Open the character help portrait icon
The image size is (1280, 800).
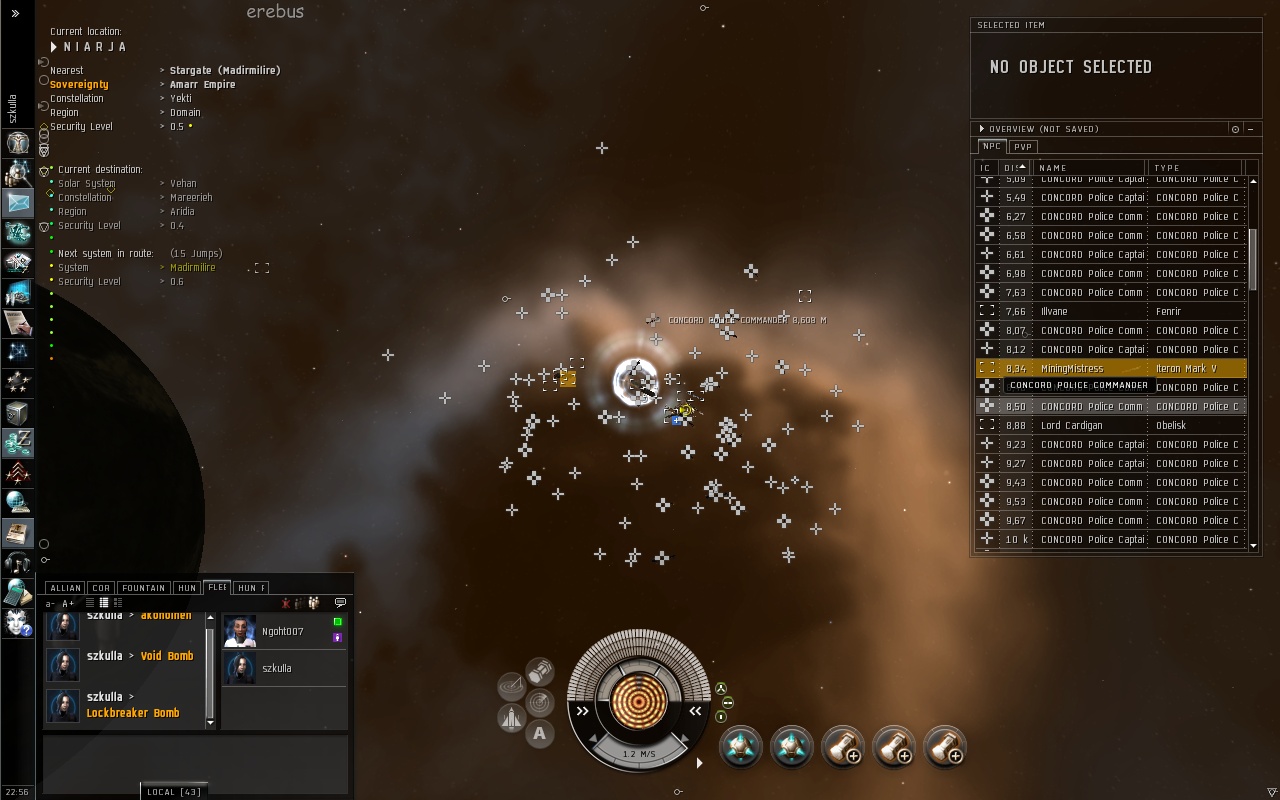[x=17, y=622]
